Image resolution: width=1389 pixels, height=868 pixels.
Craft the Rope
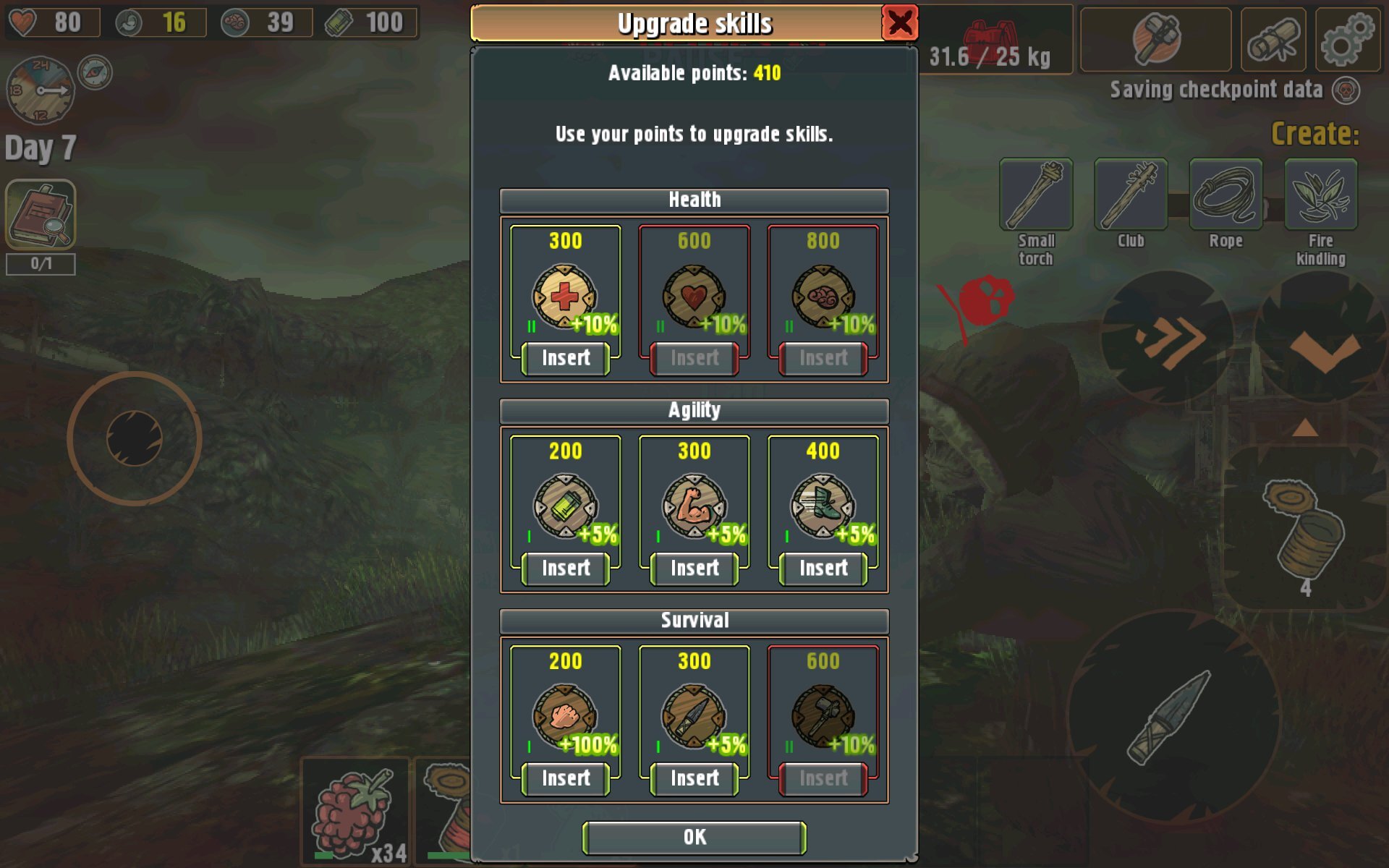coord(1226,195)
